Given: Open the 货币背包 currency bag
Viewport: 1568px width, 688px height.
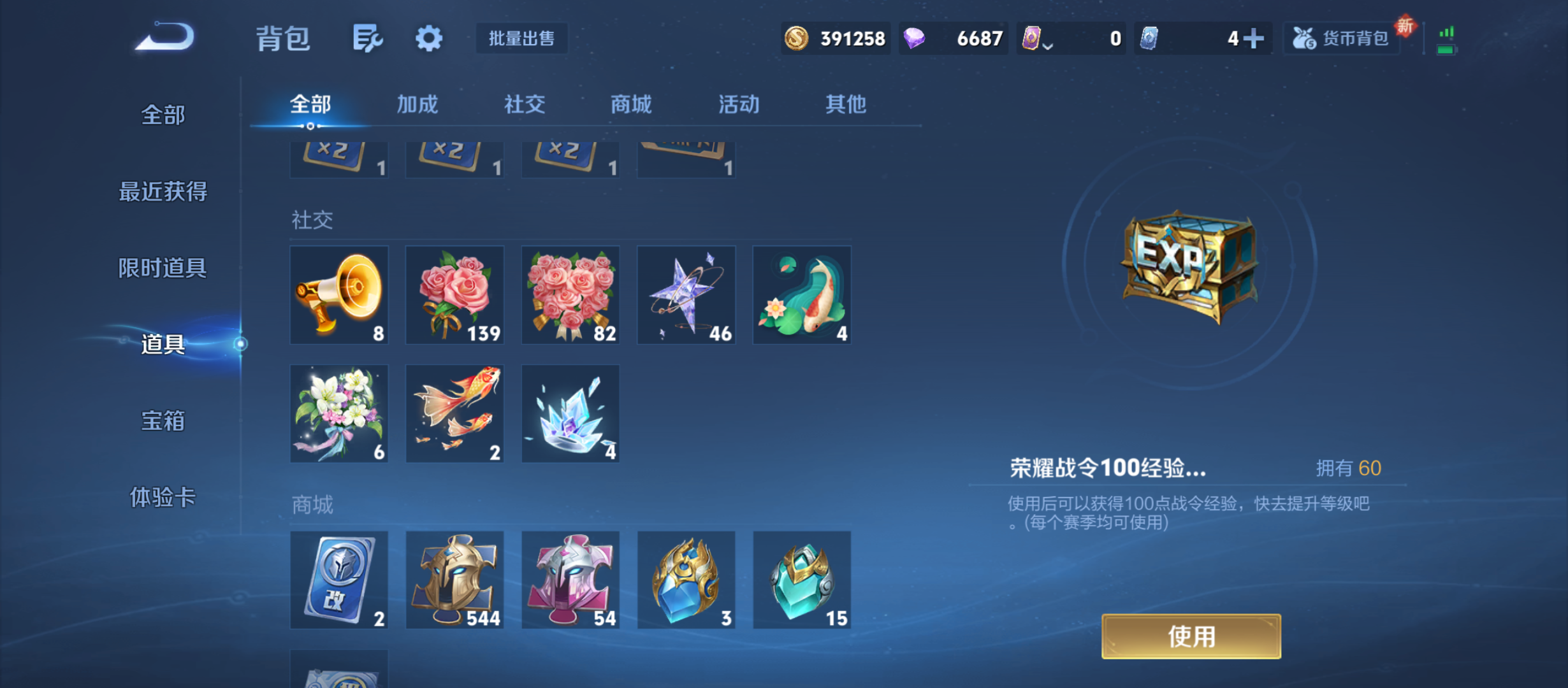Looking at the screenshot, I should [x=1341, y=38].
